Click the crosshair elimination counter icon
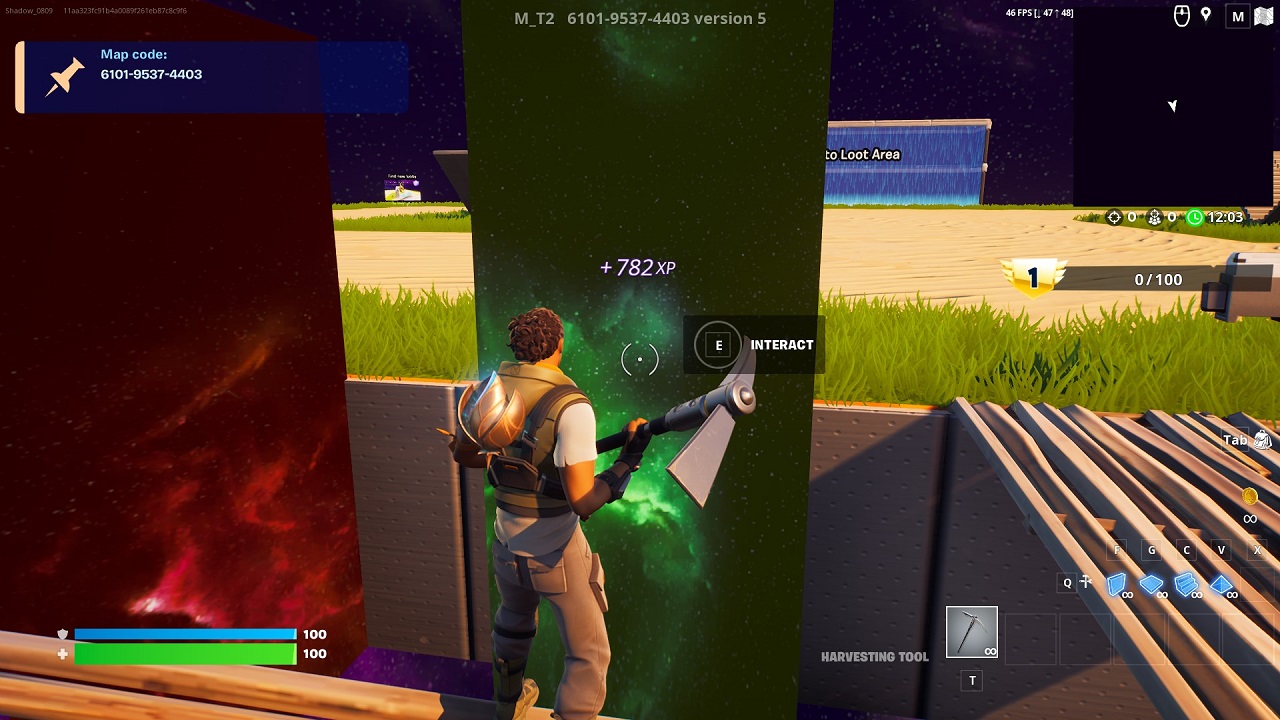This screenshot has width=1280, height=720. click(x=1114, y=217)
